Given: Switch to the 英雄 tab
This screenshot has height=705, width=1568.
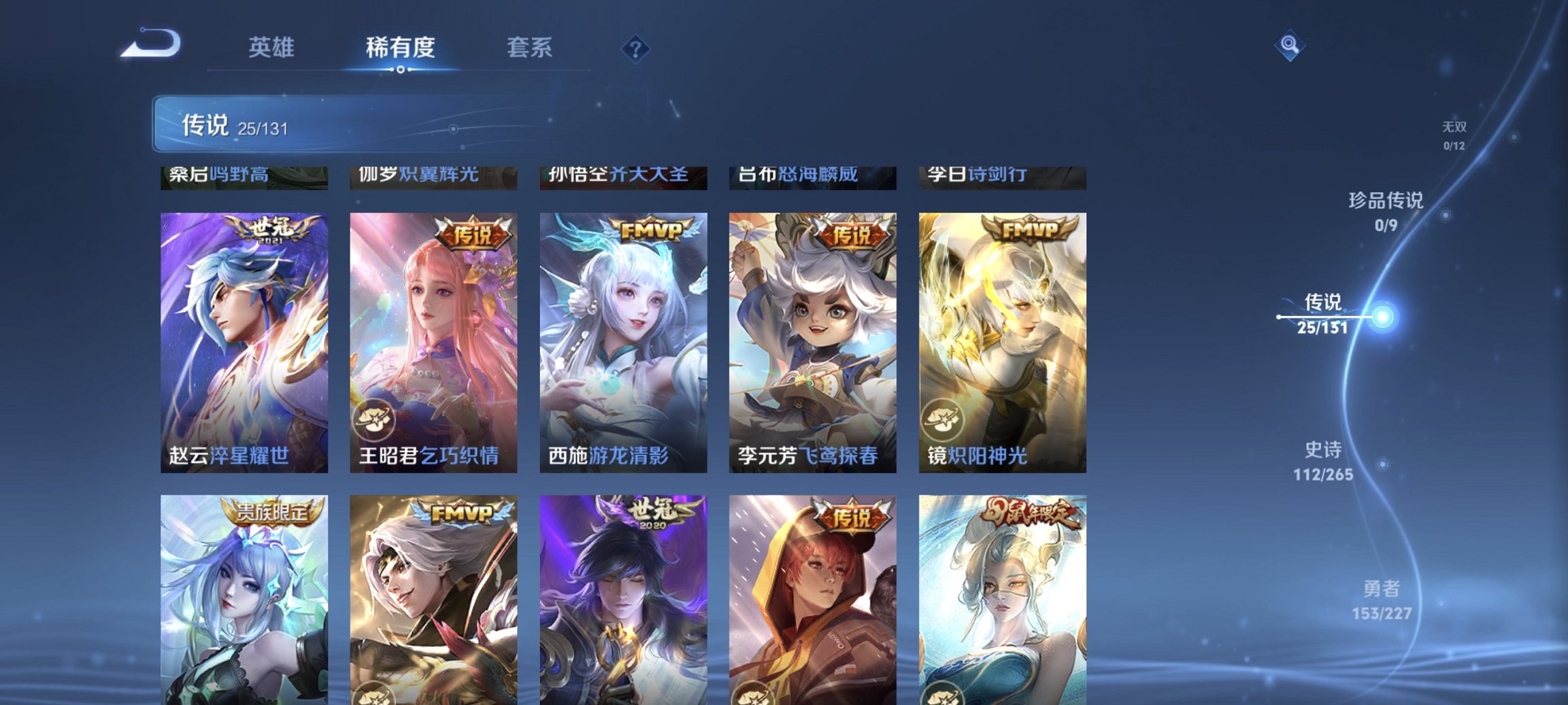Looking at the screenshot, I should (271, 48).
